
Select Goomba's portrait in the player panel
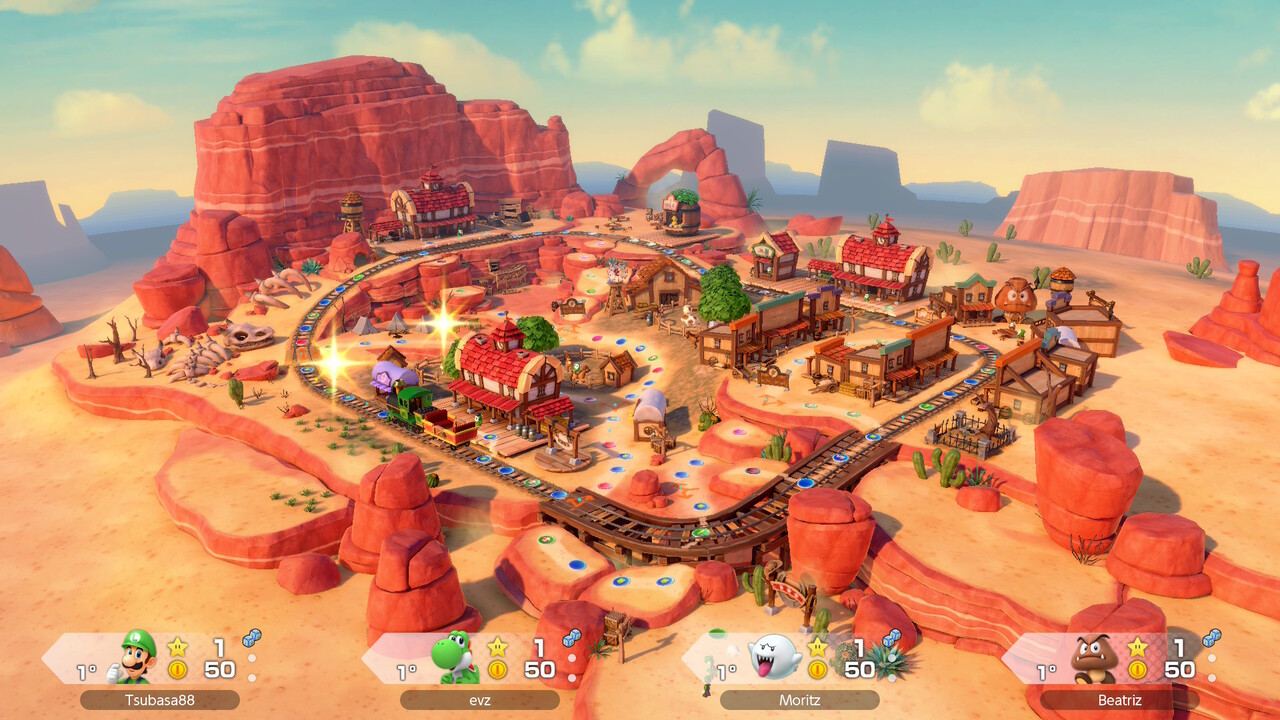tap(1093, 657)
